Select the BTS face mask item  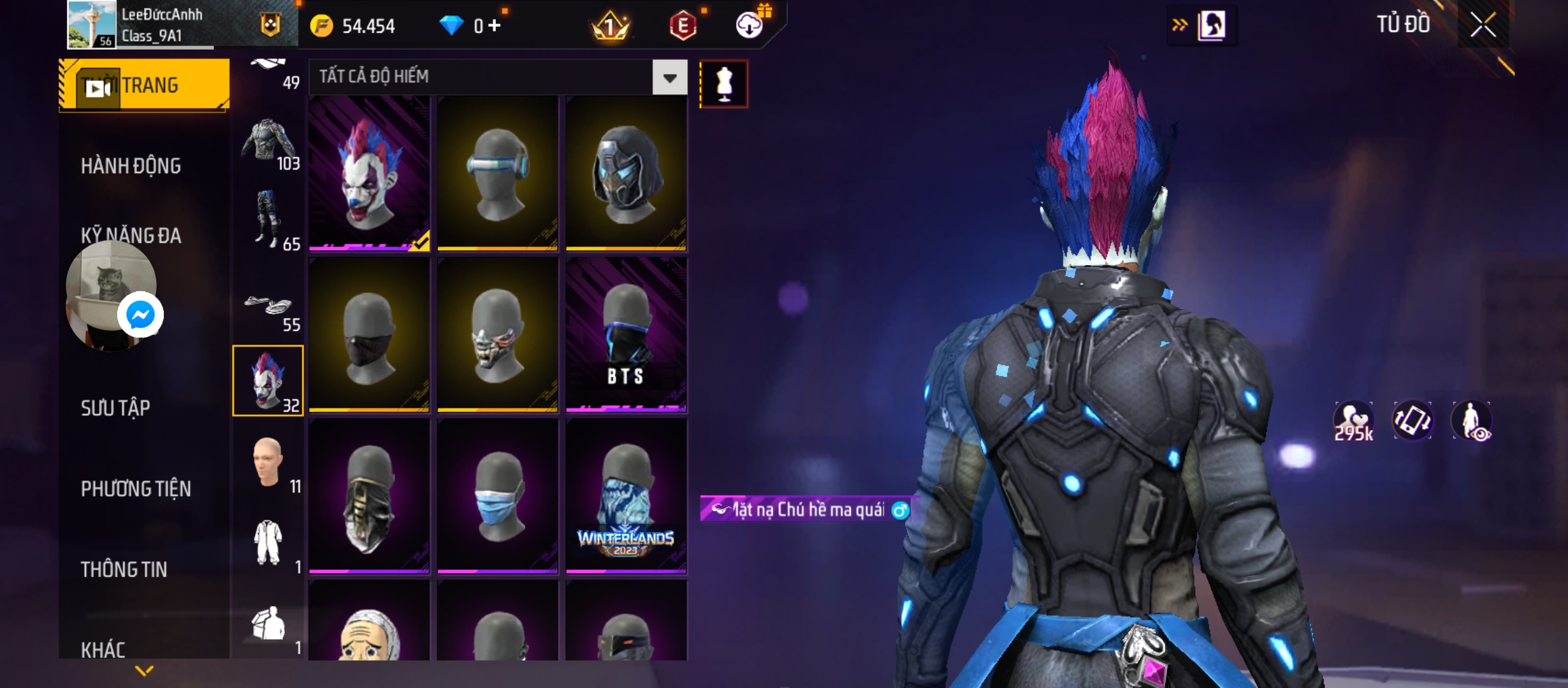(626, 334)
